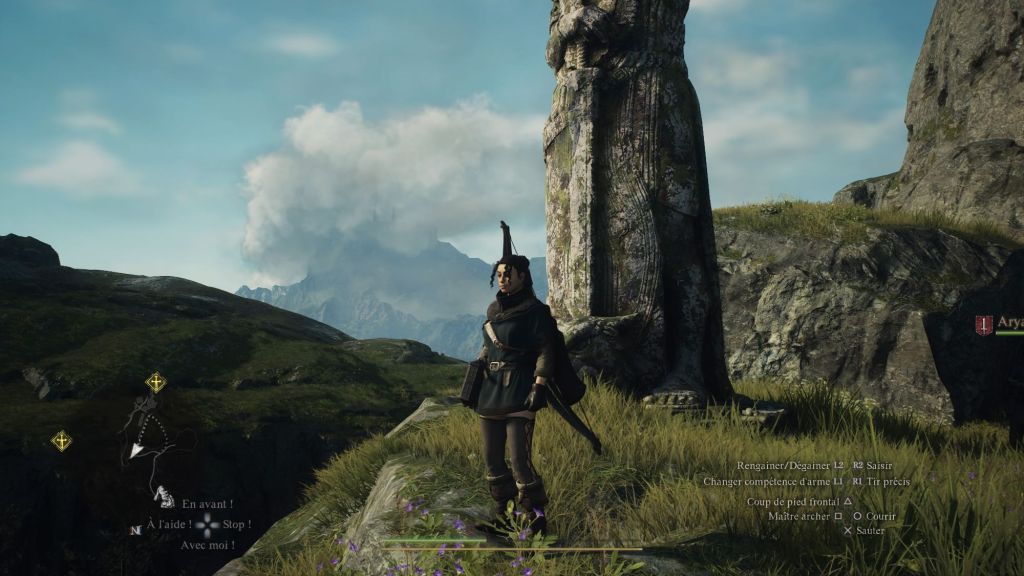Select the 'À l'aide !' pawn command
The height and width of the screenshot is (576, 1024).
coord(168,525)
